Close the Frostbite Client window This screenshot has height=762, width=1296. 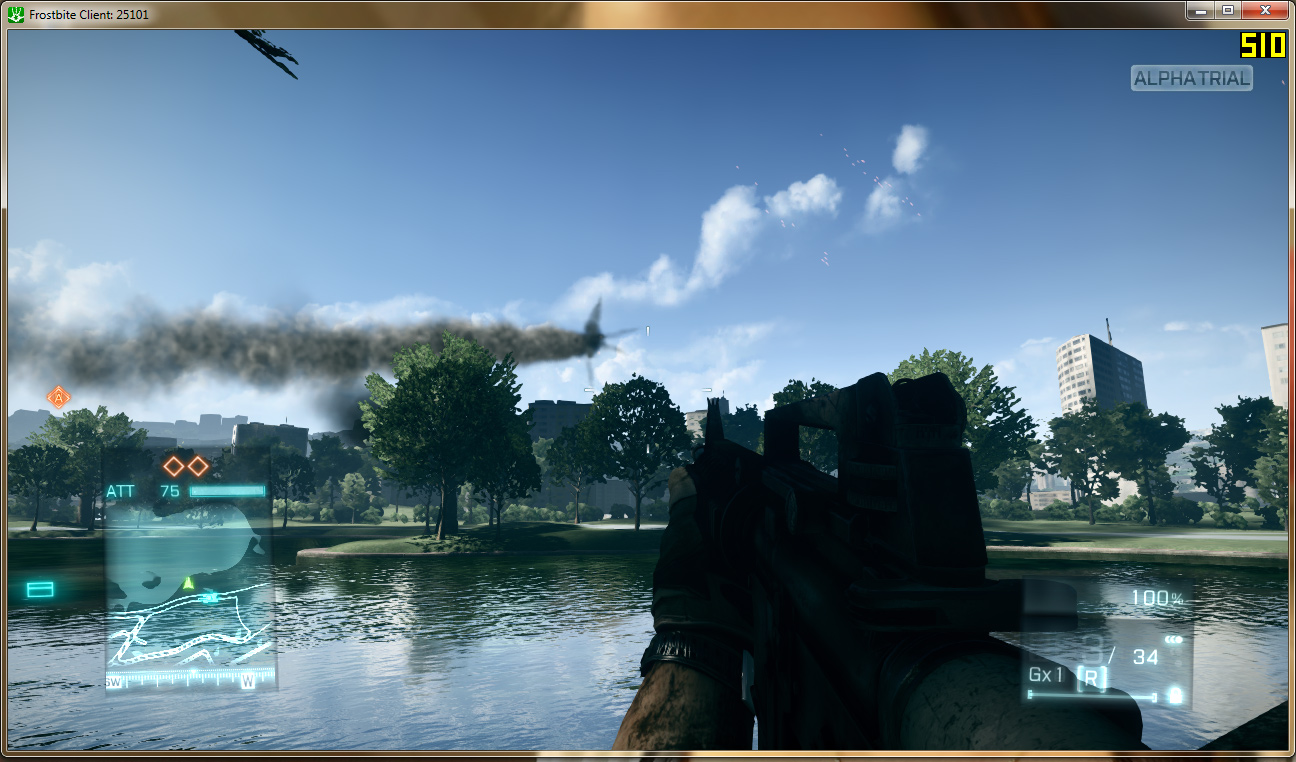[1264, 10]
